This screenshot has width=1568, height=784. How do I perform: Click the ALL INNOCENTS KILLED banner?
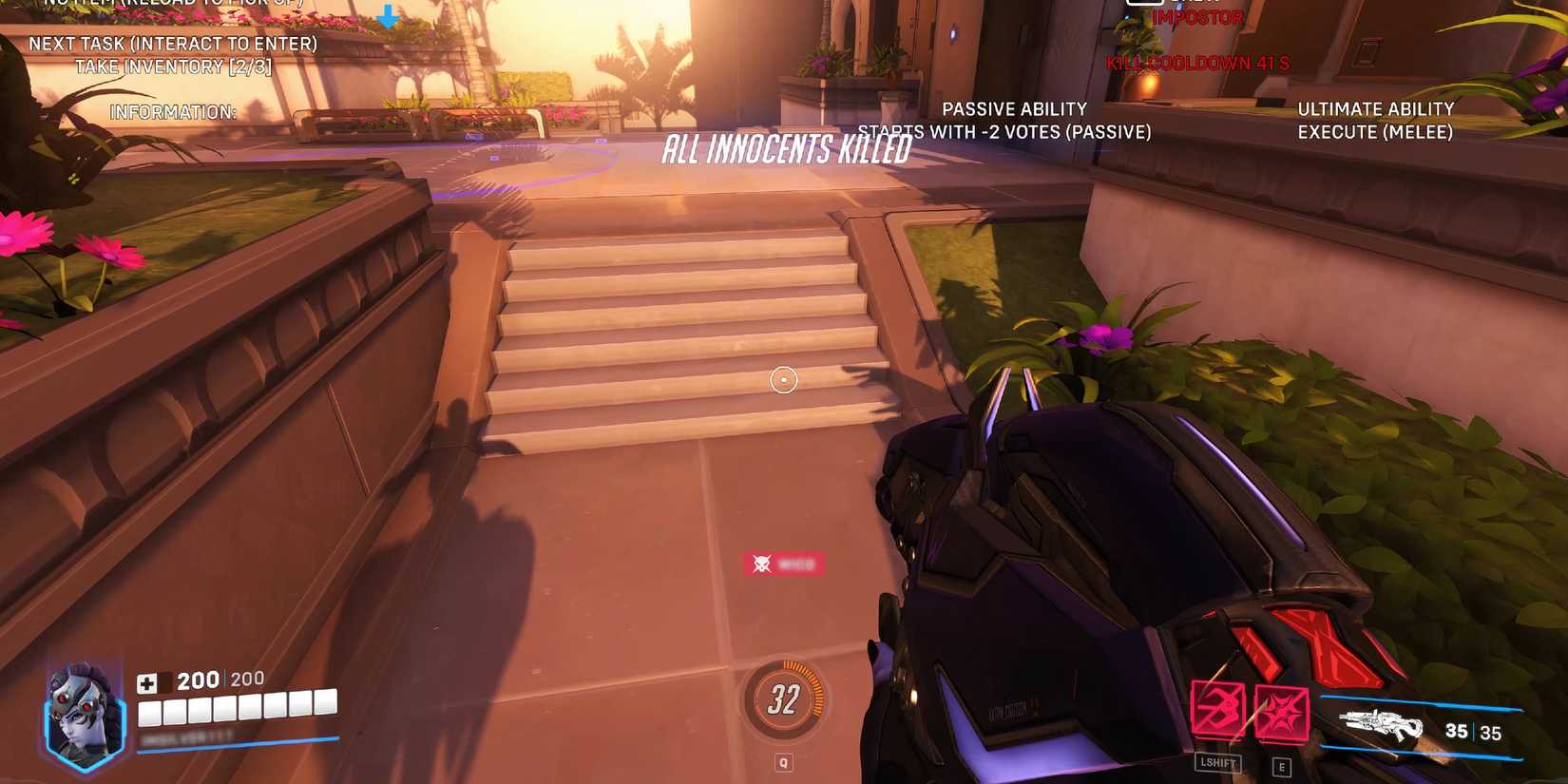(x=786, y=149)
